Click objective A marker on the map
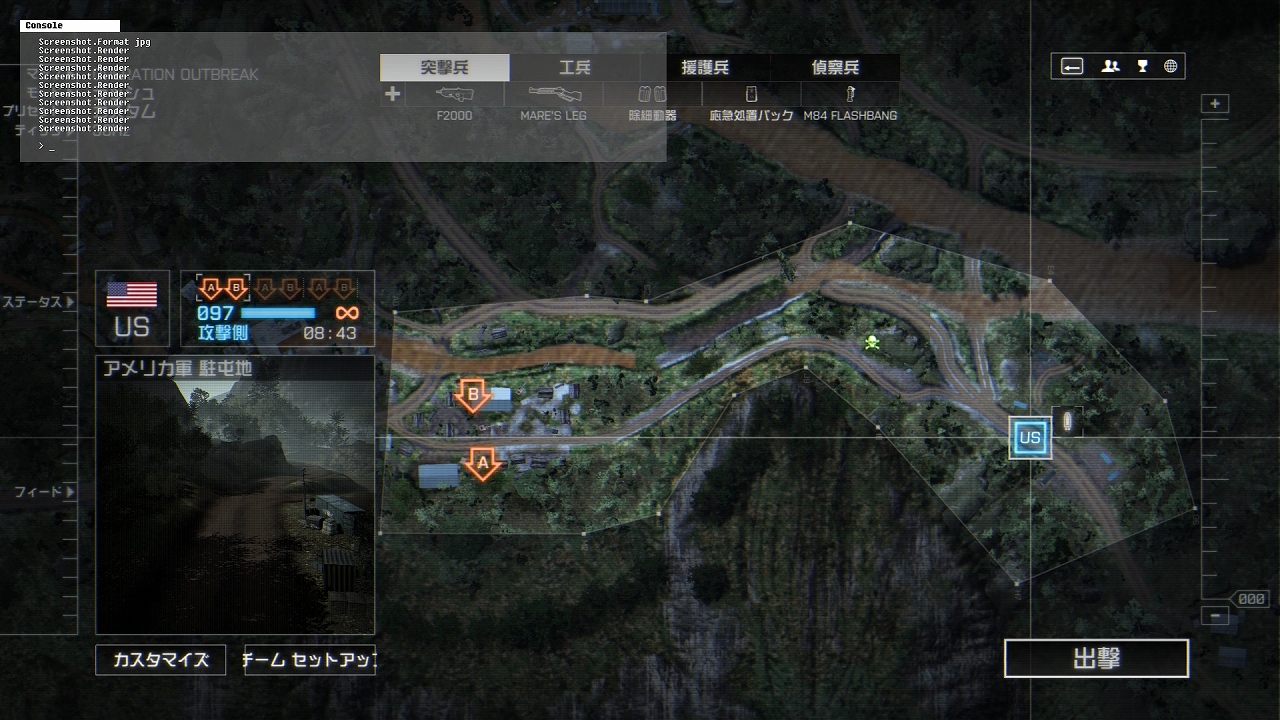 pos(483,463)
